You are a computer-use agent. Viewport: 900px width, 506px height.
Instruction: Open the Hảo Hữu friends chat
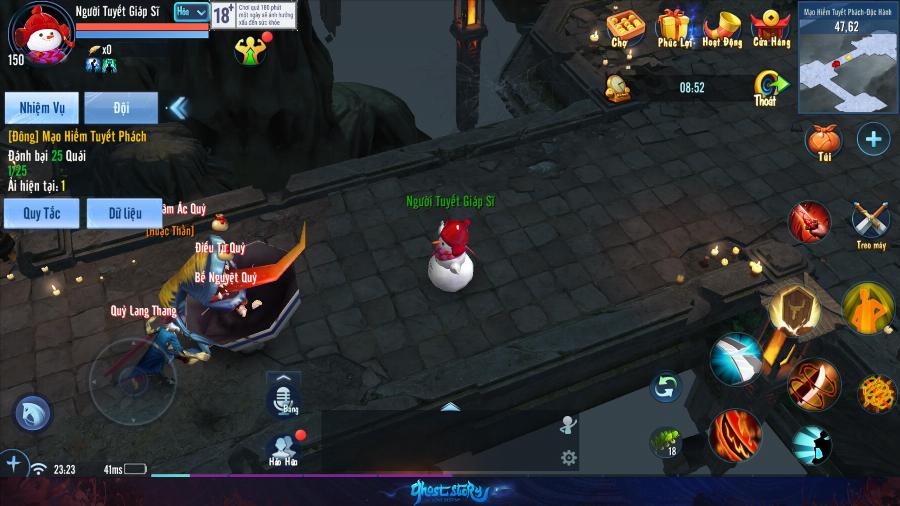[x=283, y=448]
